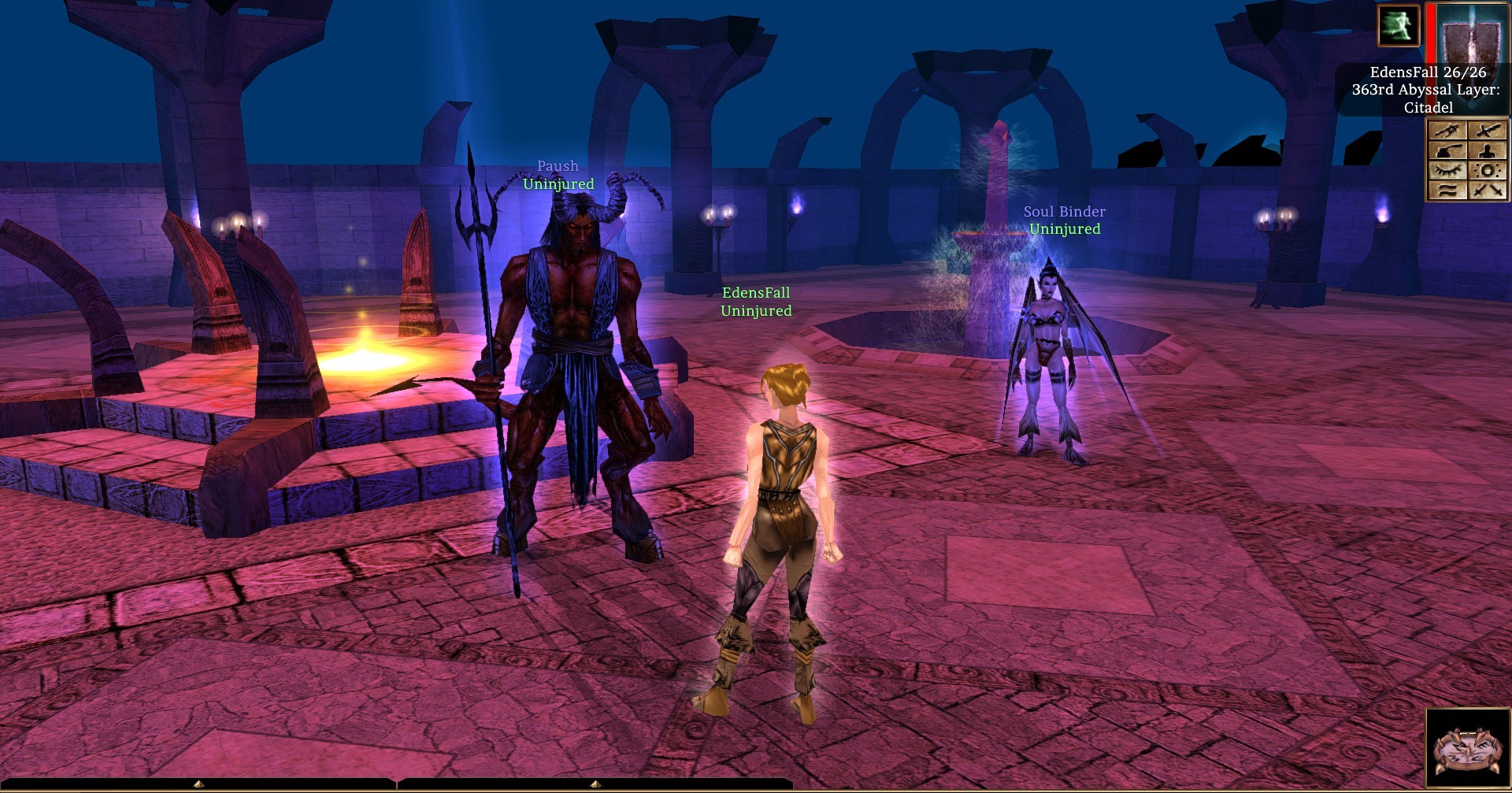Open the person silhouette character button
1512x793 pixels.
[x=1488, y=150]
